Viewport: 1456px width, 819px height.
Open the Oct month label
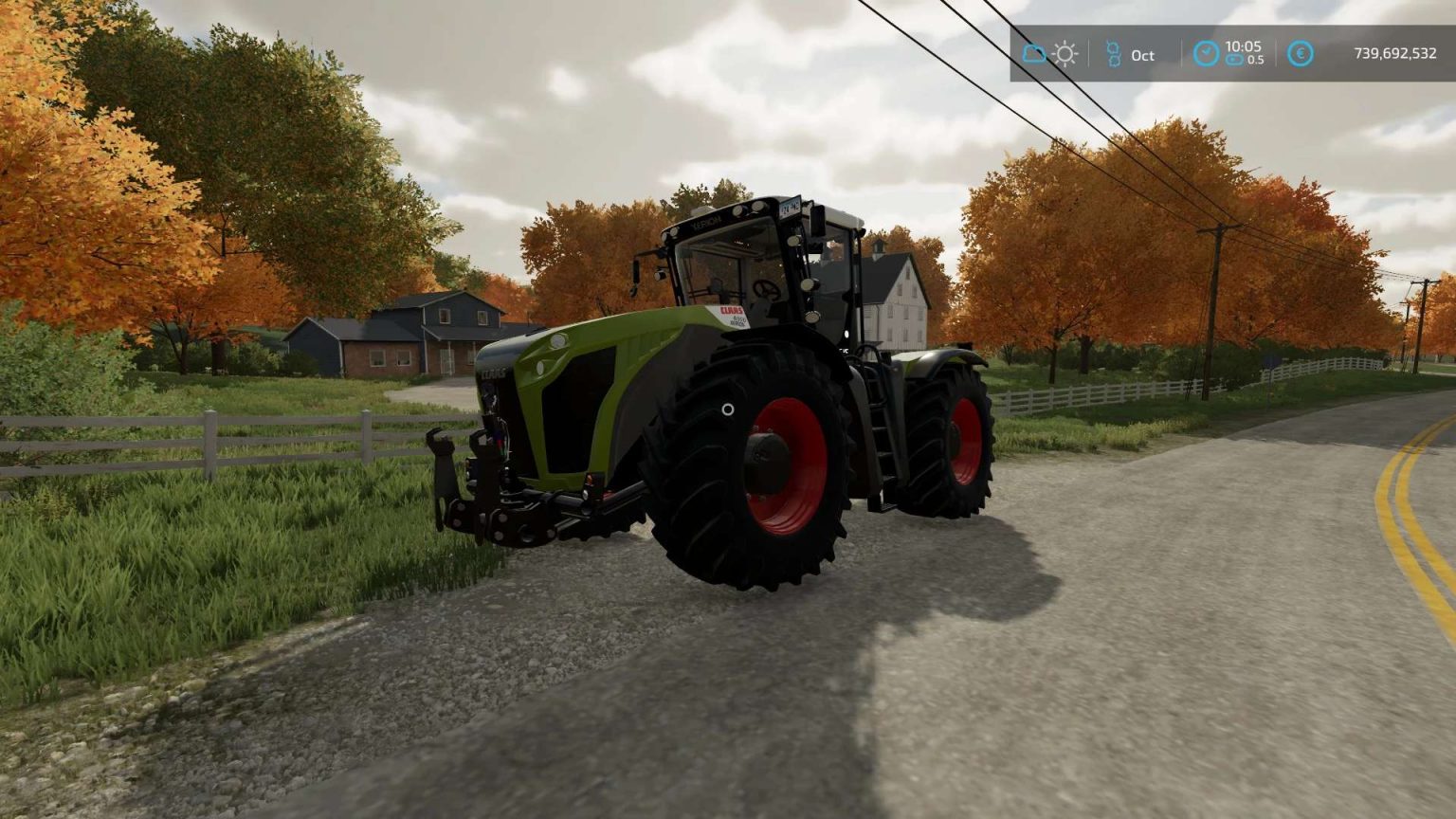click(x=1142, y=56)
